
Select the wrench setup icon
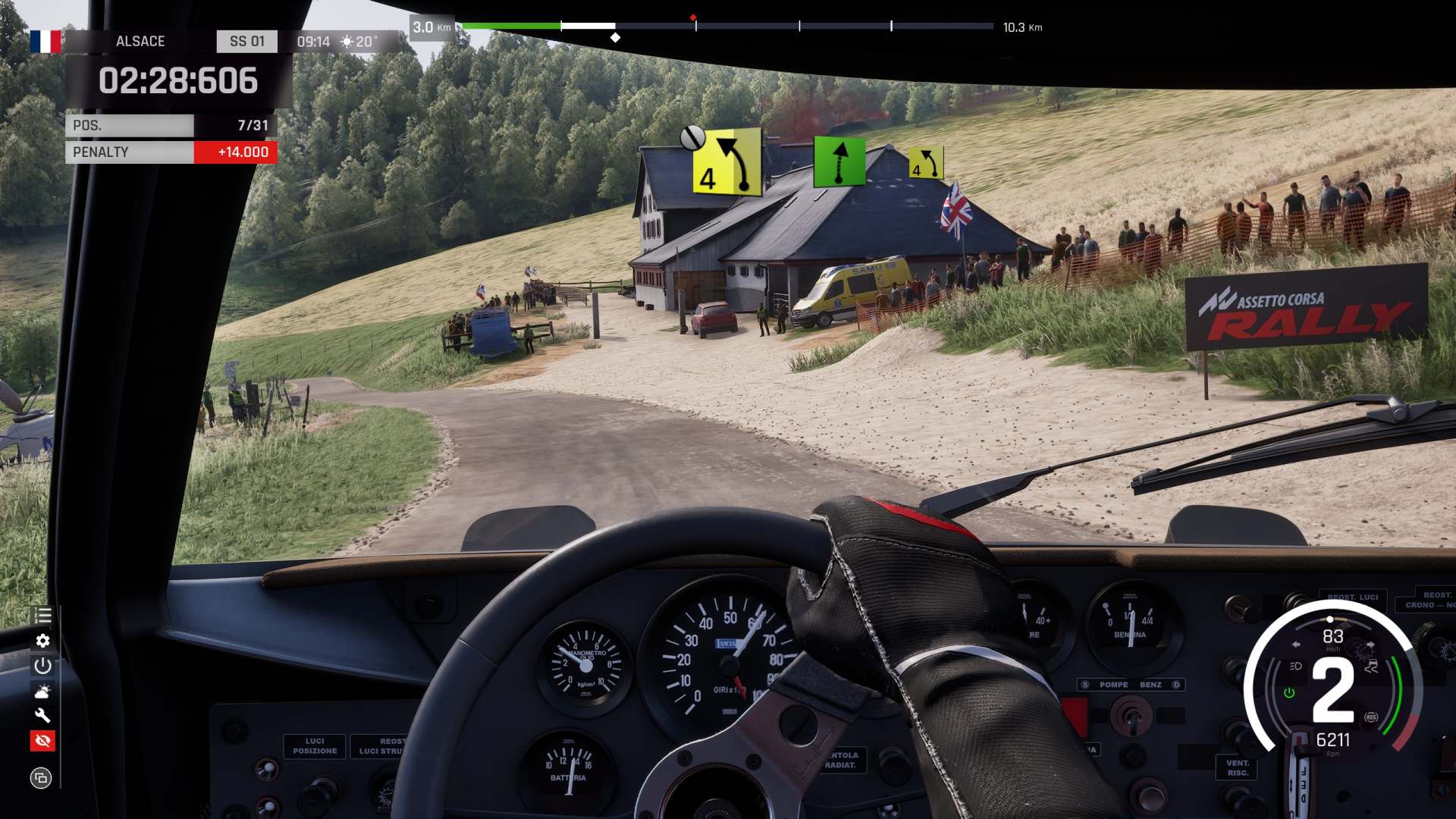[x=42, y=716]
